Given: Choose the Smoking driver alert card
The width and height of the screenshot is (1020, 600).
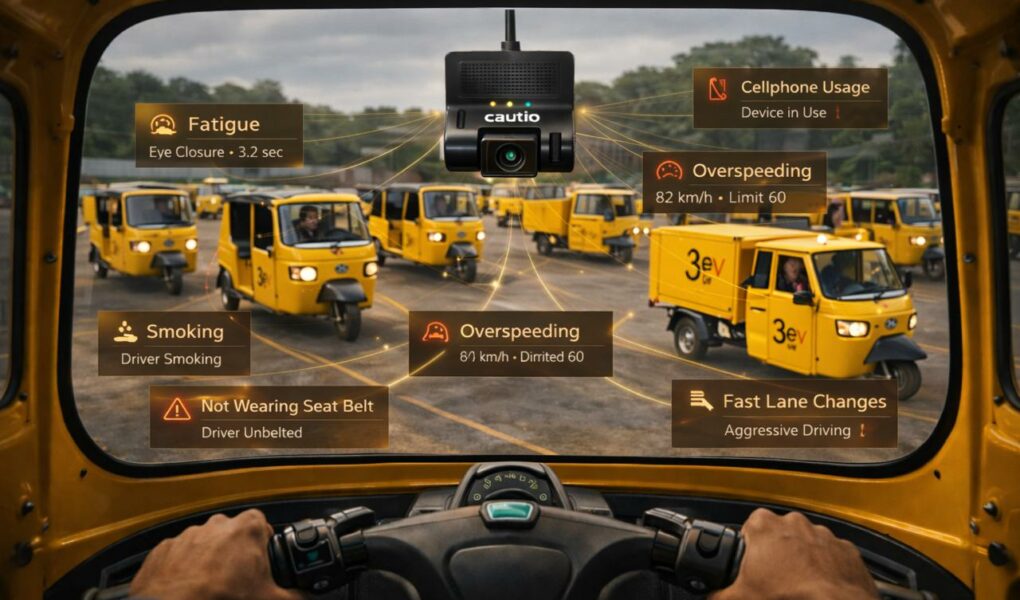Looking at the screenshot, I should (174, 343).
